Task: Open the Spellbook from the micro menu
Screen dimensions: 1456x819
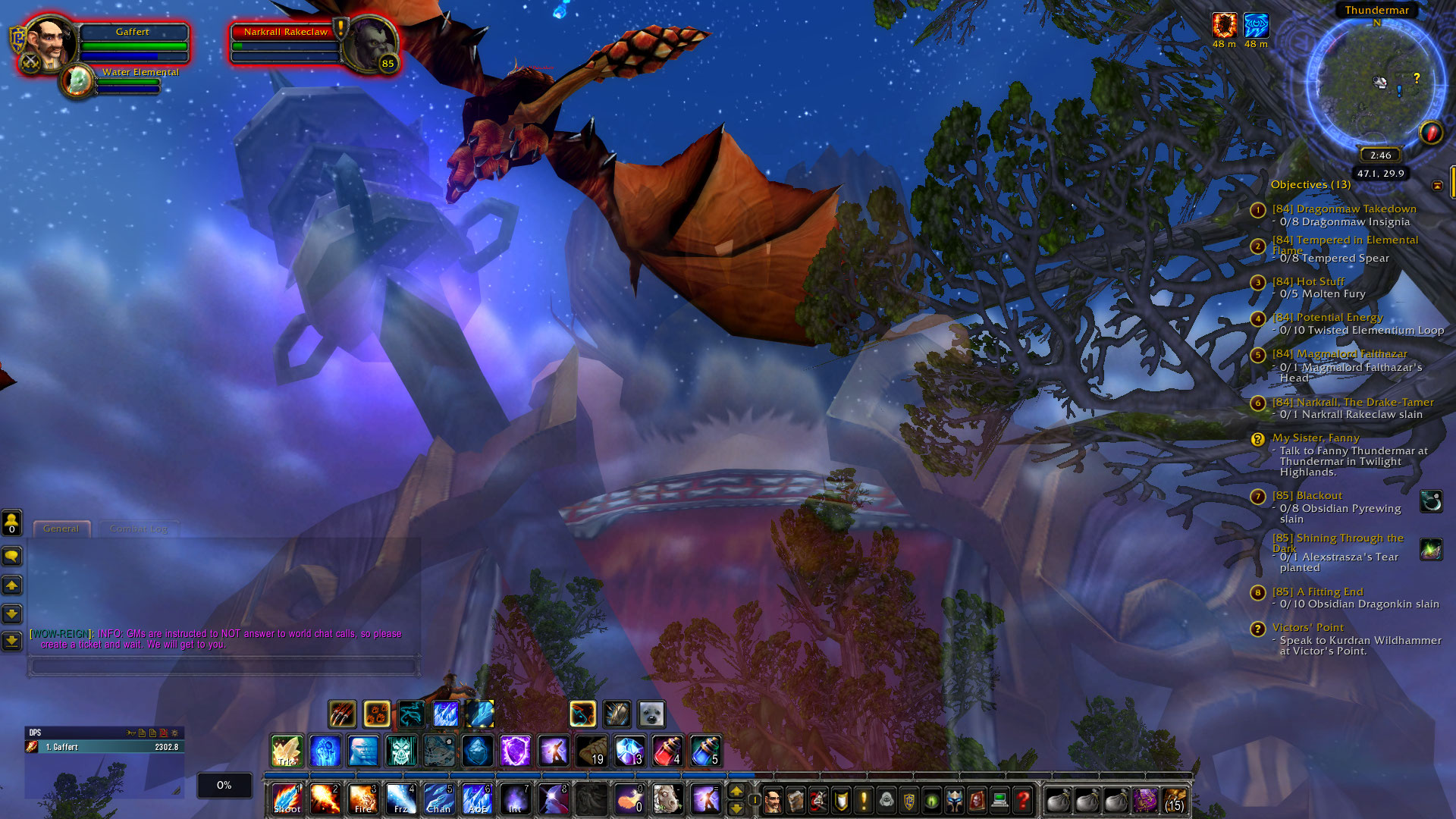Action: (796, 799)
